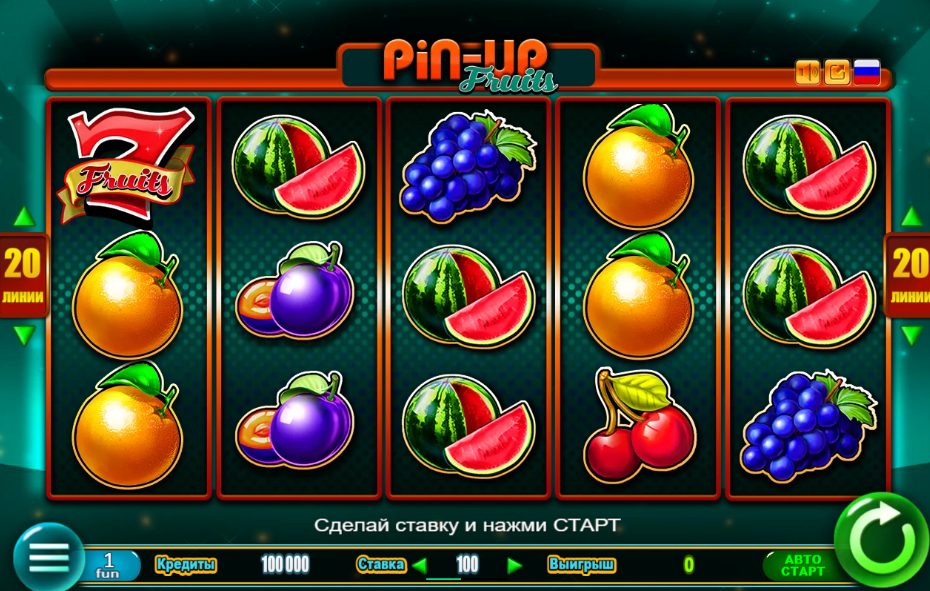
Task: Raise line count using the right-side up arrow
Action: coord(911,217)
